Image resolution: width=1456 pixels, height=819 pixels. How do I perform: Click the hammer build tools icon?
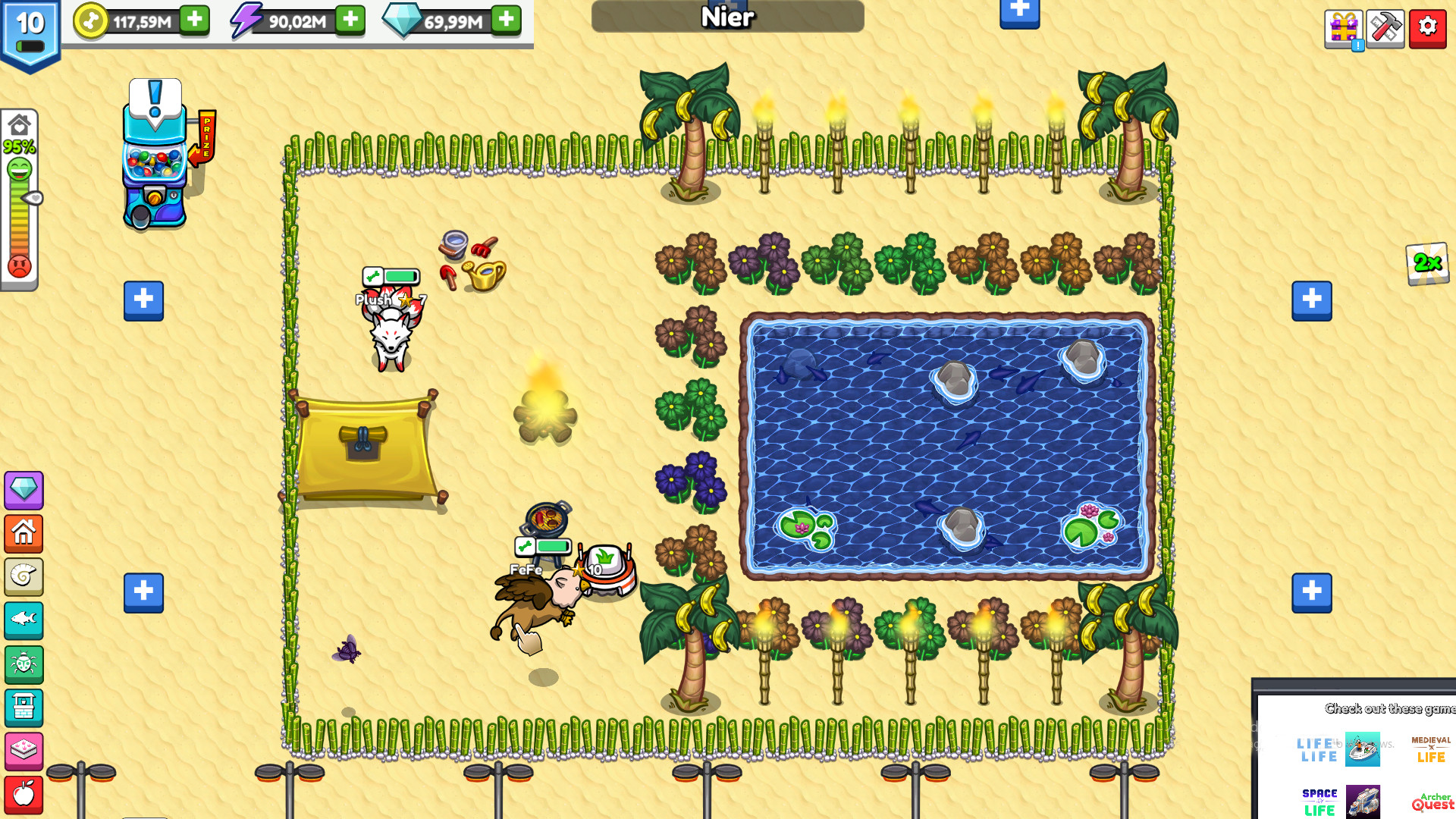click(x=1385, y=27)
